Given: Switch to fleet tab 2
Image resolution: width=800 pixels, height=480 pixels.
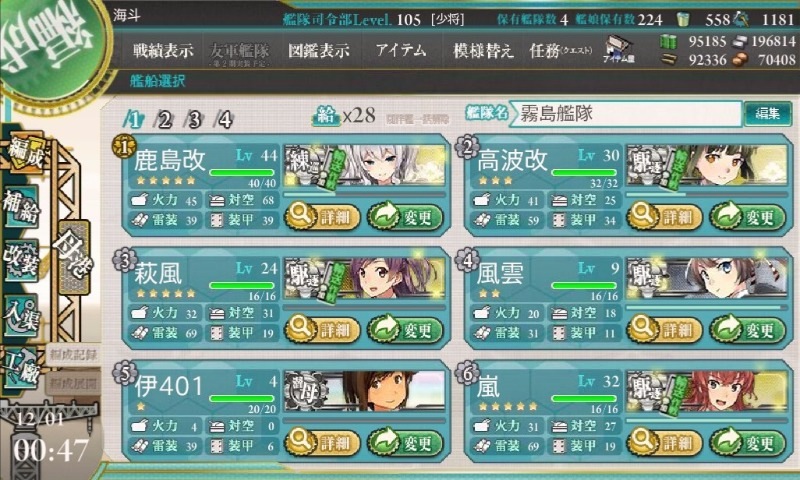Looking at the screenshot, I should [165, 120].
